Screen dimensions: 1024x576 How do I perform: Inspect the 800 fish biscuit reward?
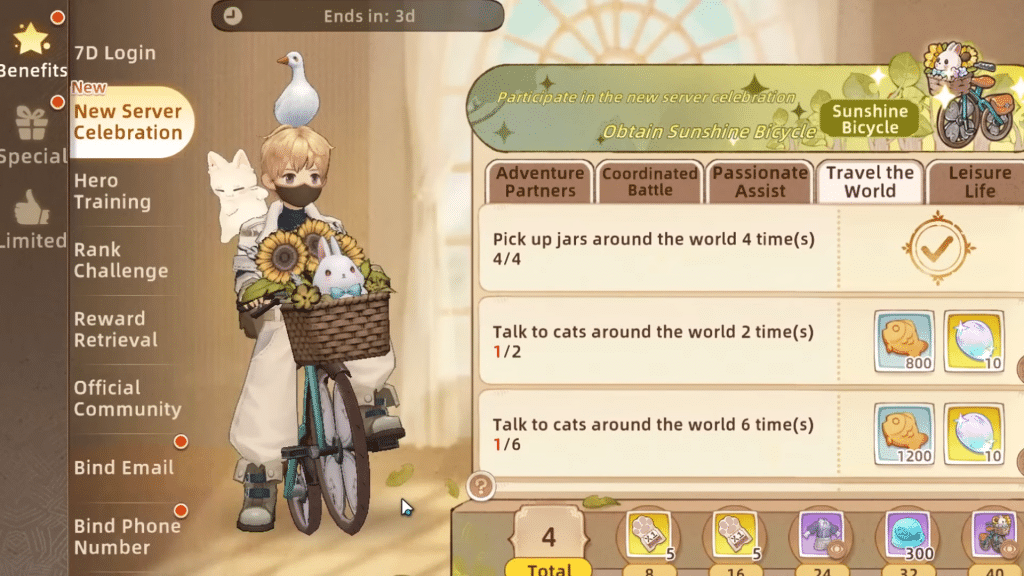click(x=904, y=341)
